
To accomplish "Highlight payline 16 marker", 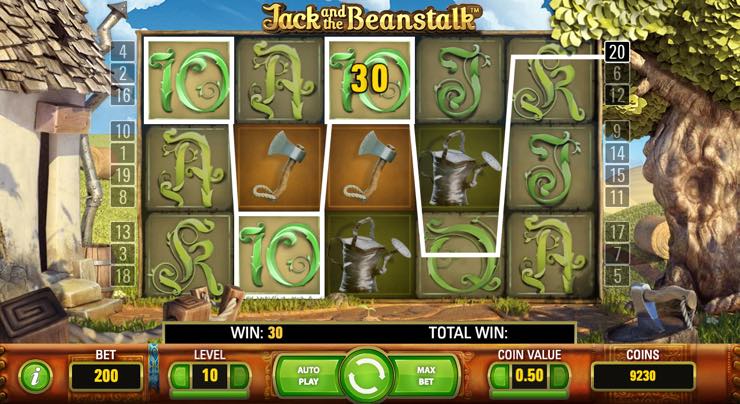I will coord(123,96).
